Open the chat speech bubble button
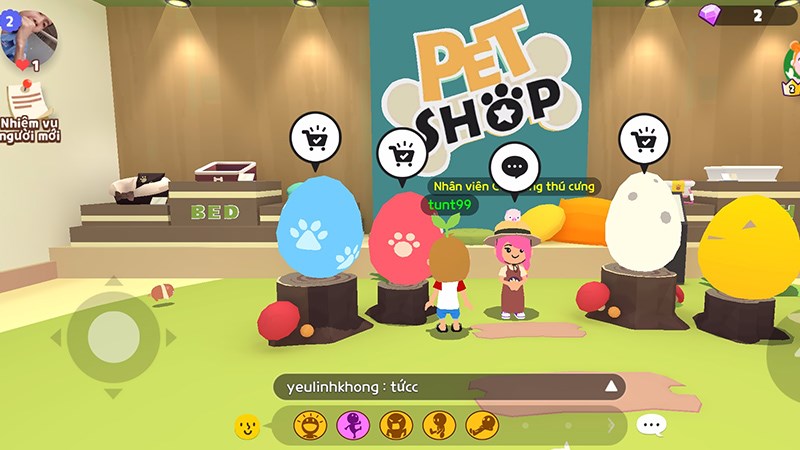This screenshot has height=450, width=800. [x=651, y=426]
